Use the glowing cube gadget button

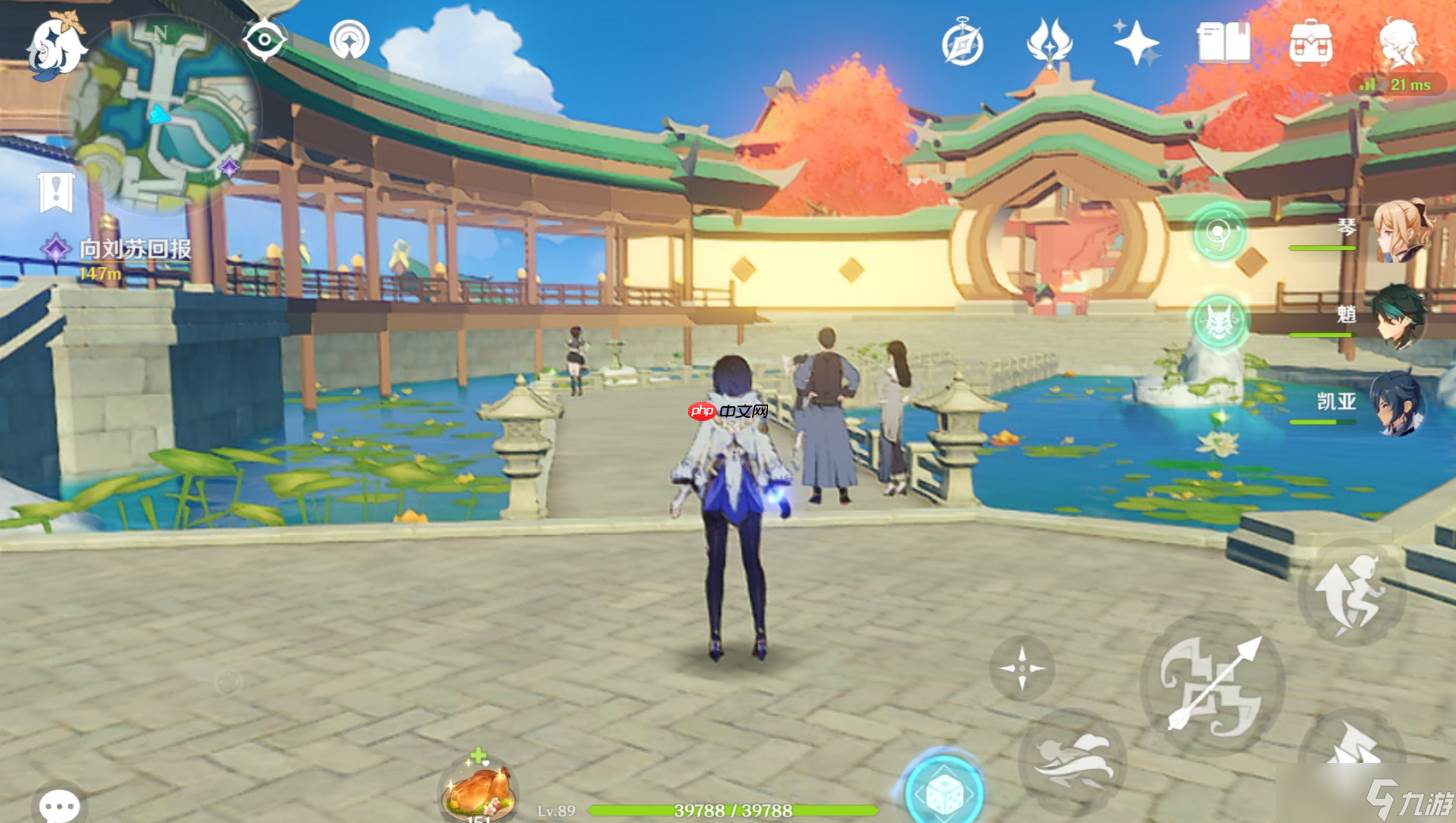tap(943, 792)
